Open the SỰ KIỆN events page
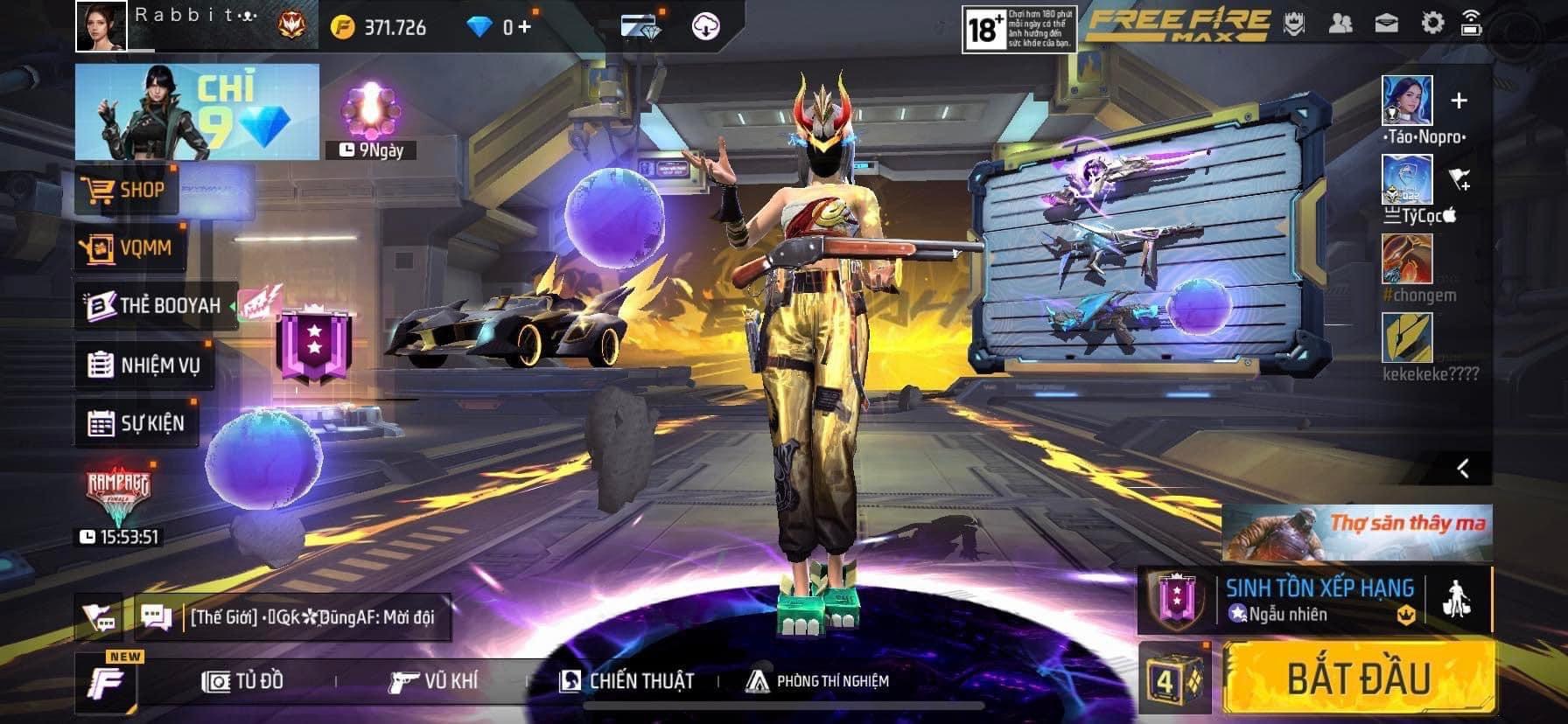Image resolution: width=1568 pixels, height=724 pixels. pyautogui.click(x=136, y=424)
